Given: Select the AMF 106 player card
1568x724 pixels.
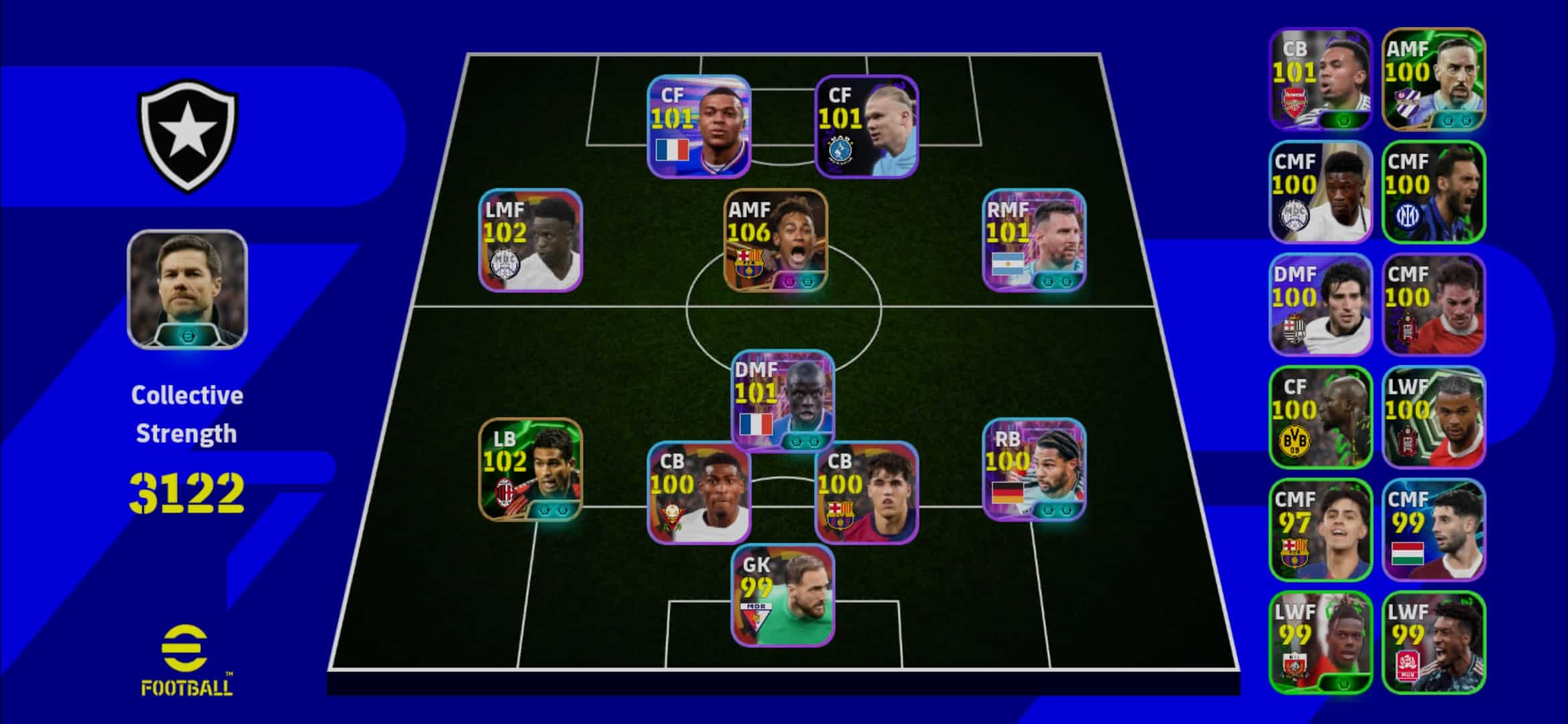Looking at the screenshot, I should point(775,241).
